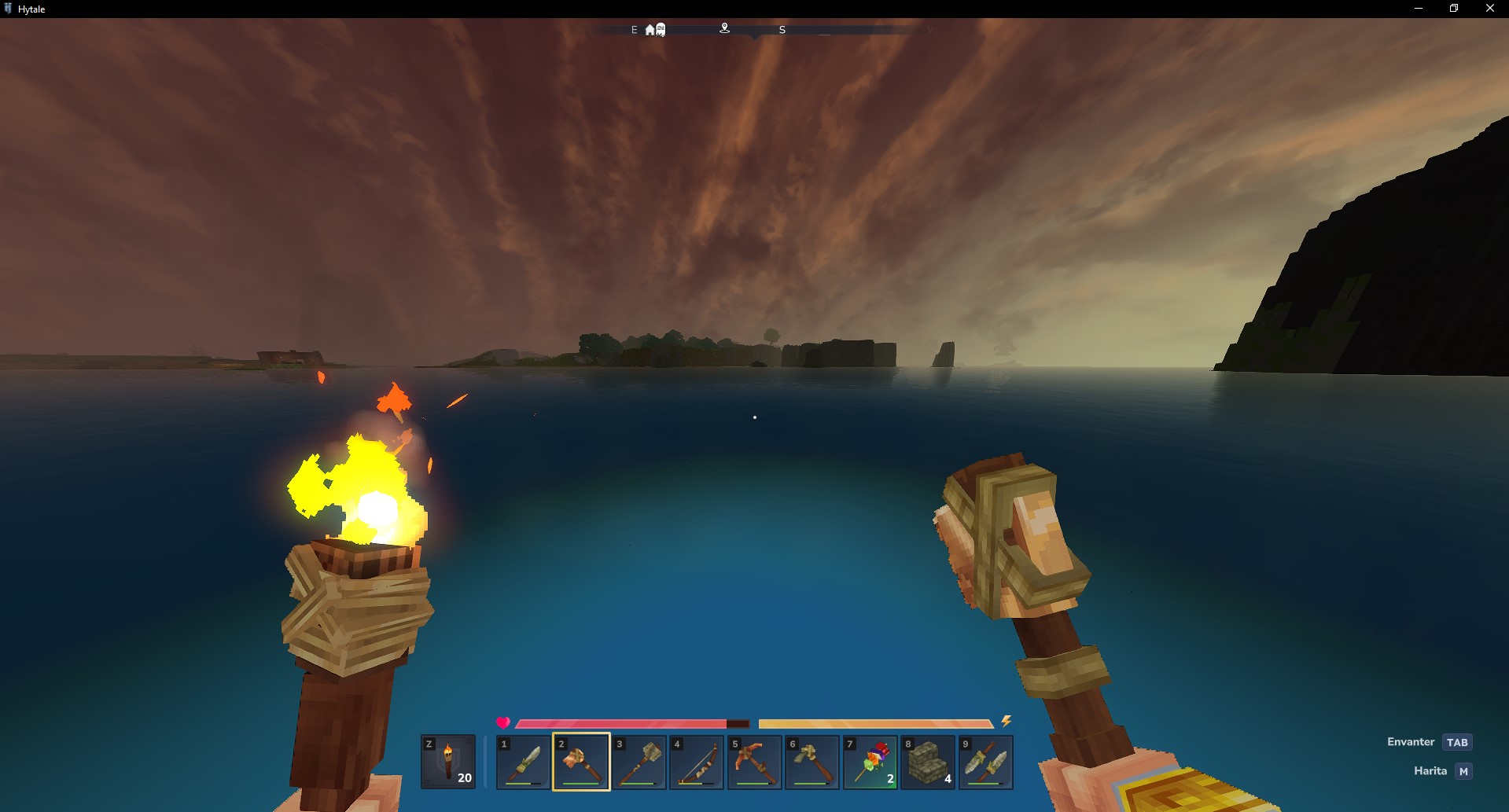Click the location pin on the compass

click(x=725, y=28)
